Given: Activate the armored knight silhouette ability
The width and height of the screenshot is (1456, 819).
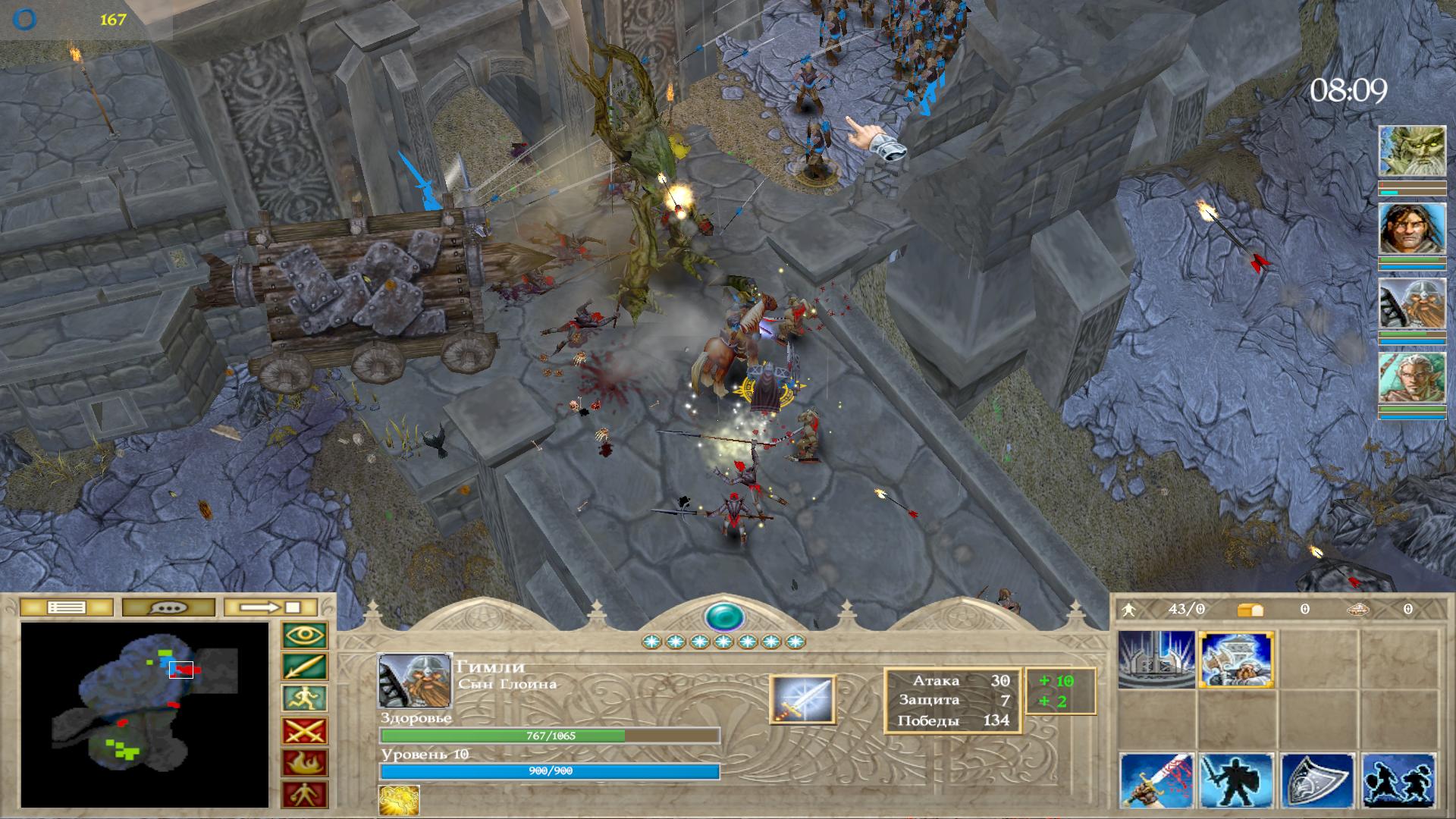Looking at the screenshot, I should (1237, 781).
